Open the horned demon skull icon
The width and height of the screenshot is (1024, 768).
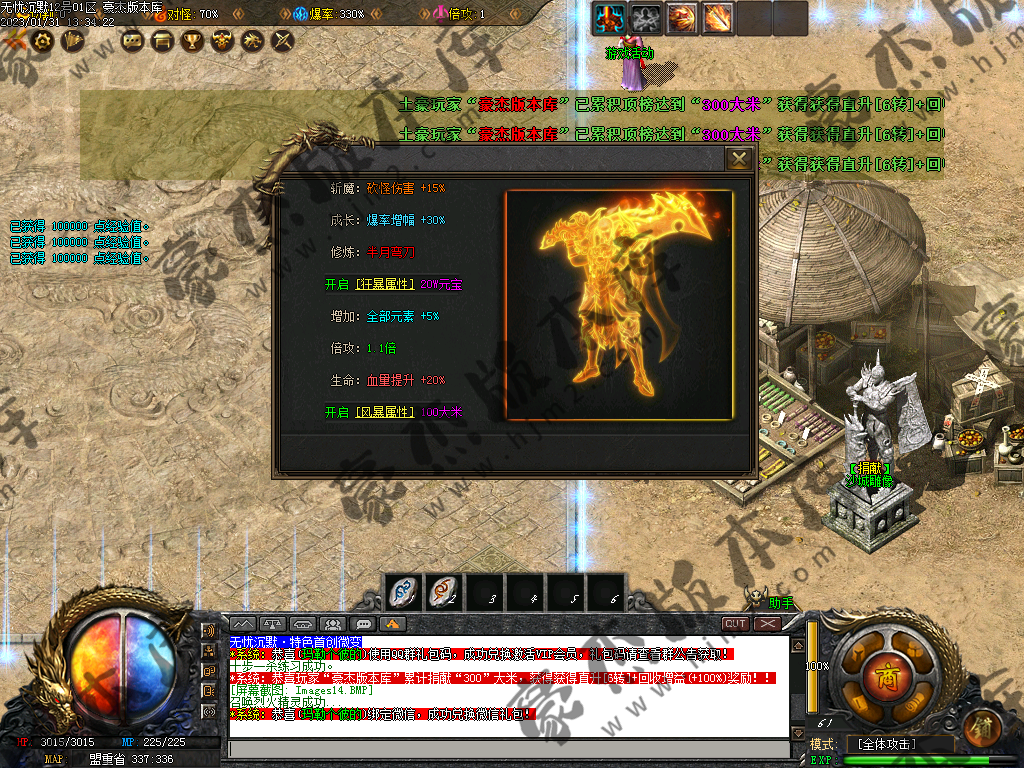coord(222,40)
